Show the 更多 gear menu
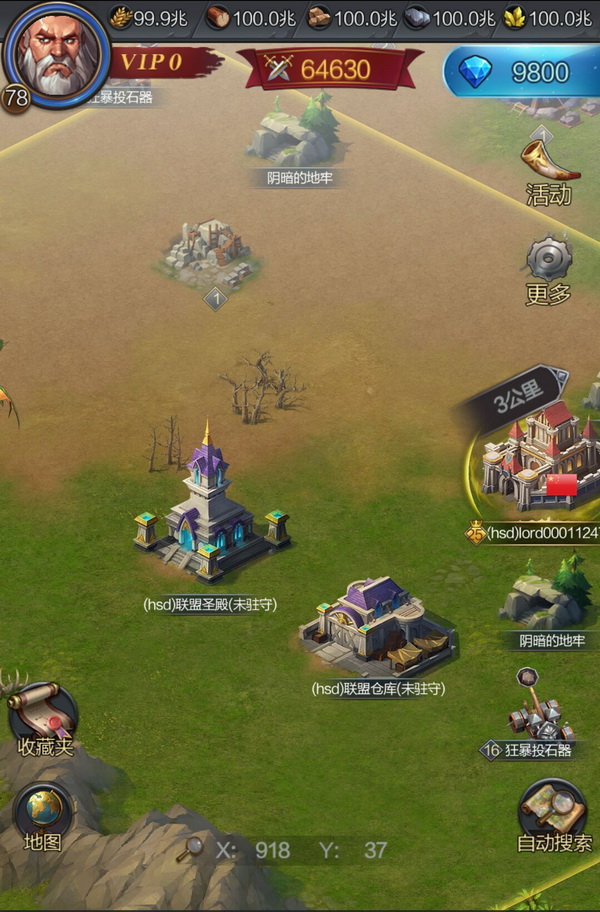600x912 pixels. click(549, 268)
